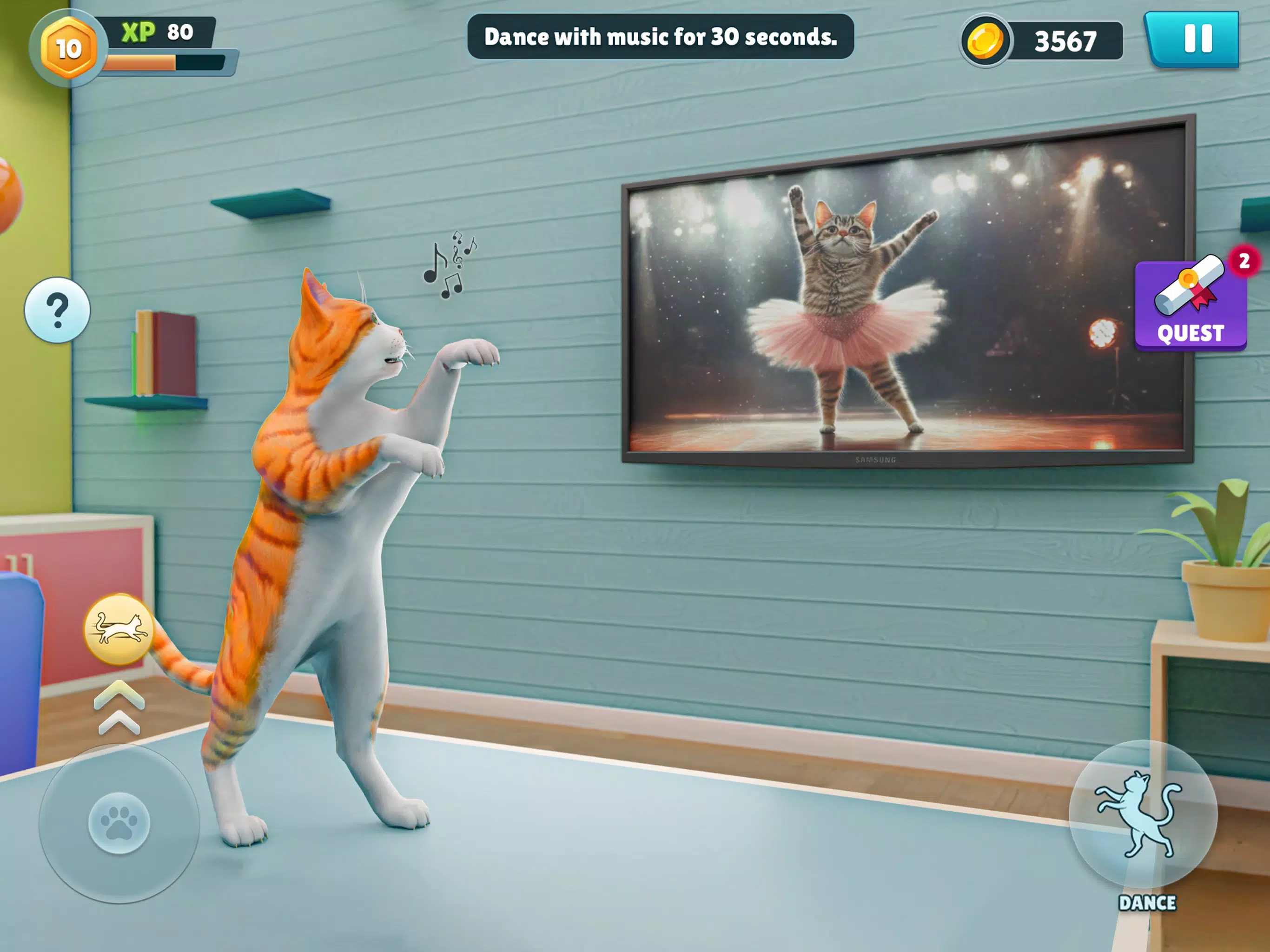Tap the paw print joystick knob
The height and width of the screenshot is (952, 1270).
pos(119,823)
